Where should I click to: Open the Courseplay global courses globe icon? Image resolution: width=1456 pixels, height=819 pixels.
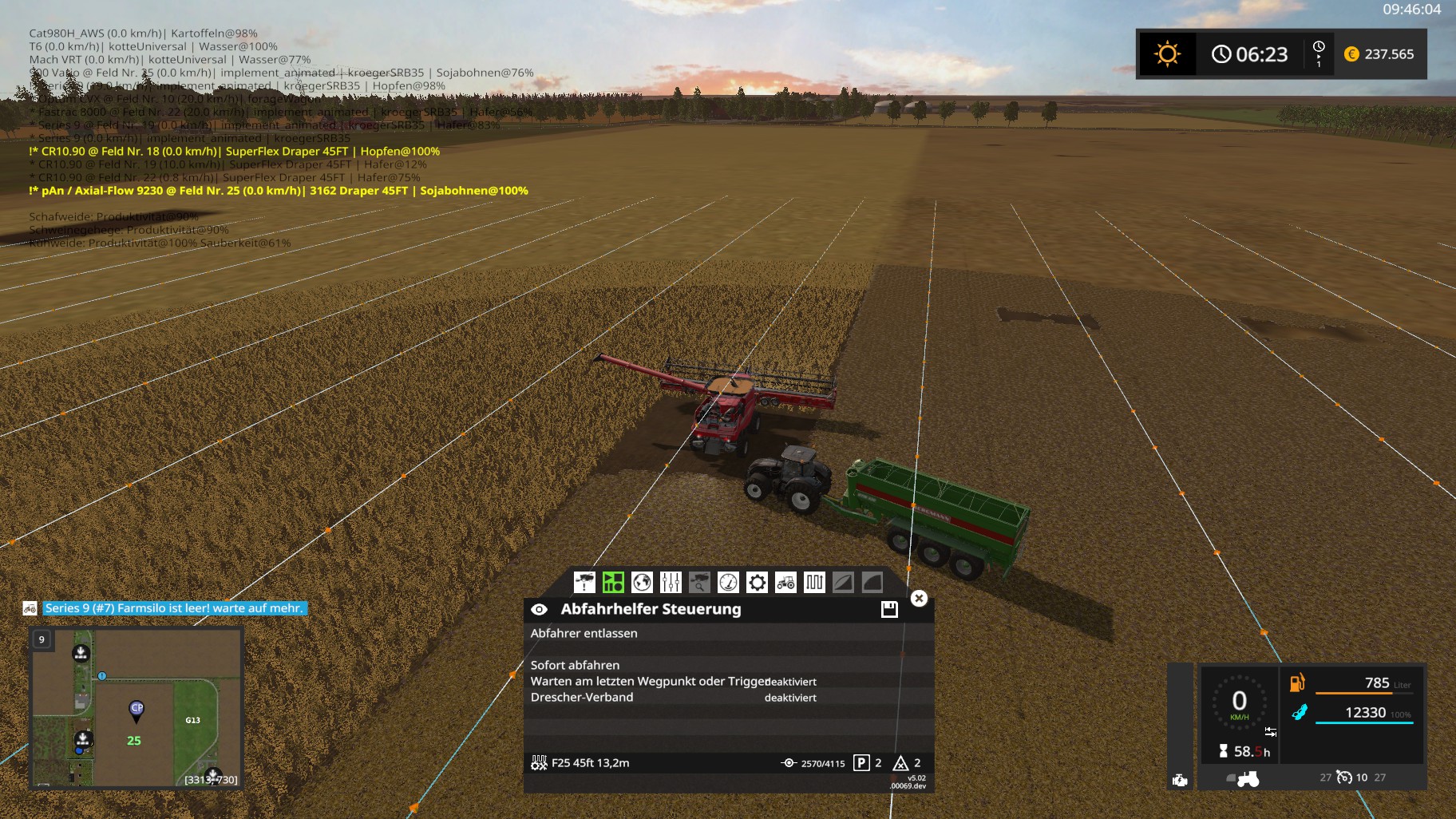click(x=643, y=582)
